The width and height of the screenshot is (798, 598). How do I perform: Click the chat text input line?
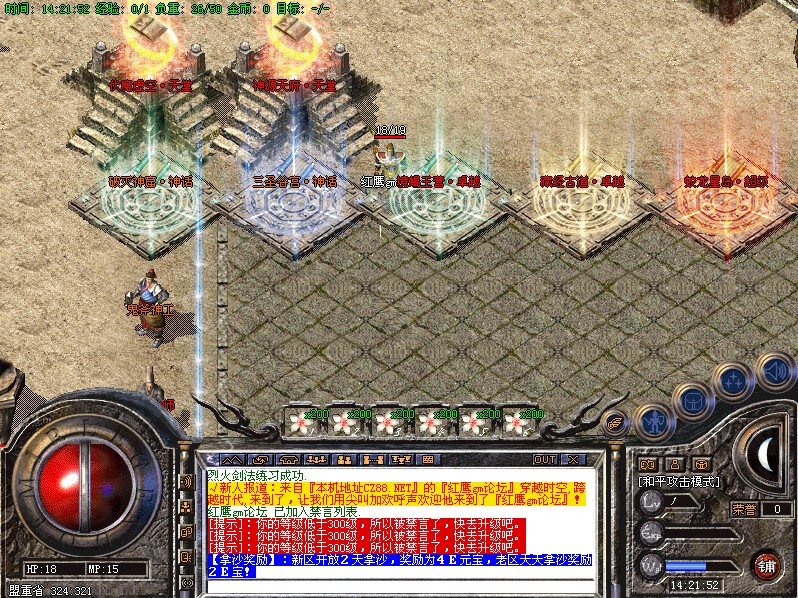click(x=400, y=585)
